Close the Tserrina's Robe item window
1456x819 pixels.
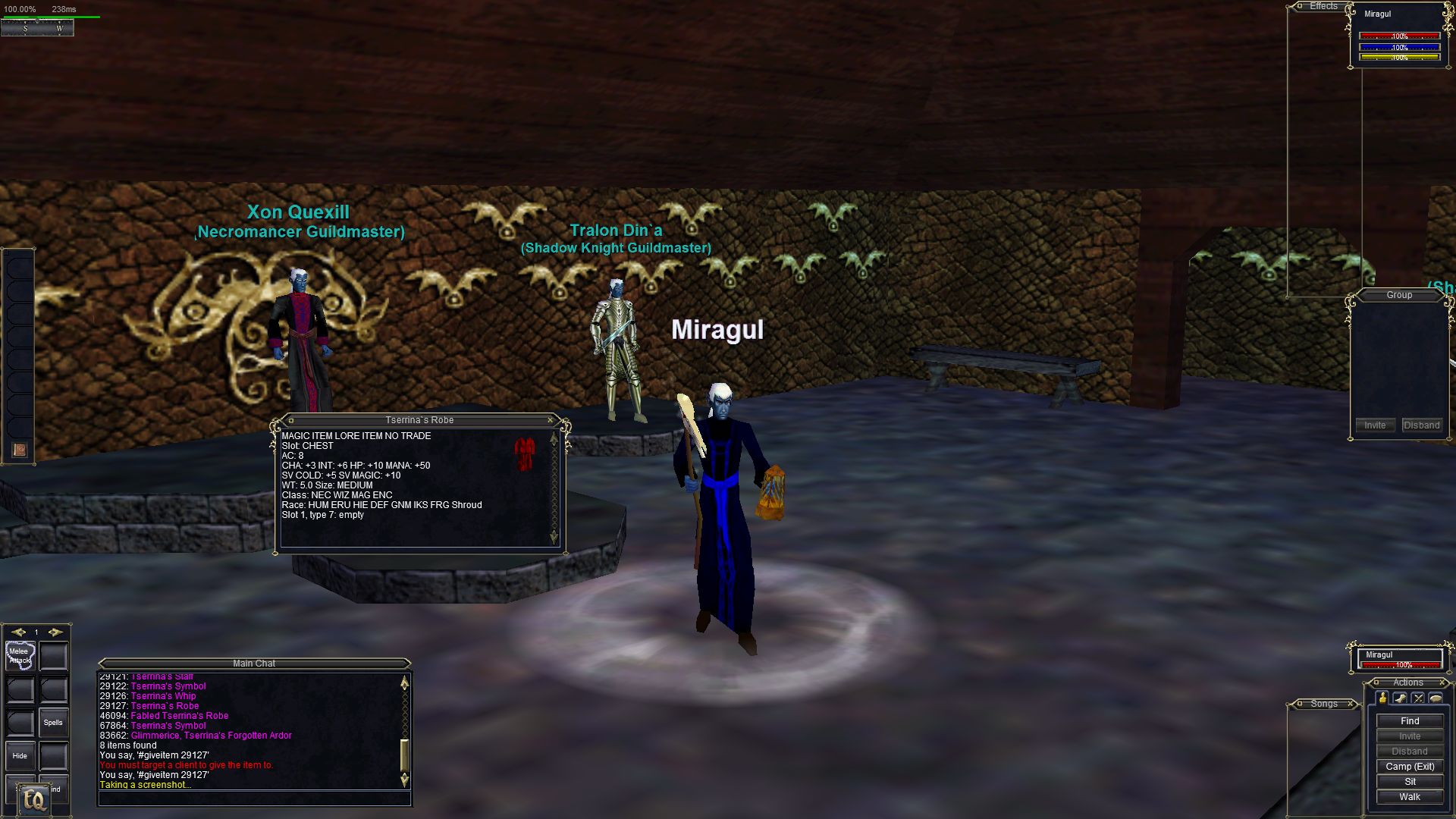[550, 420]
